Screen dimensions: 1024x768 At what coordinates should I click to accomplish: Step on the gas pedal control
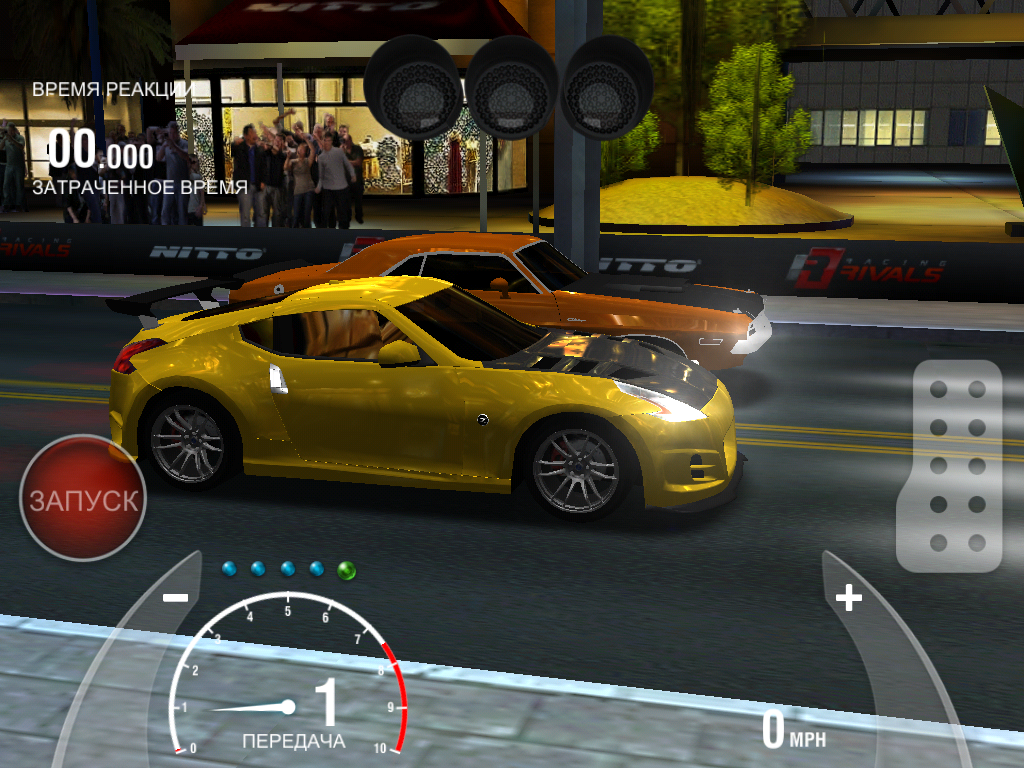point(949,465)
